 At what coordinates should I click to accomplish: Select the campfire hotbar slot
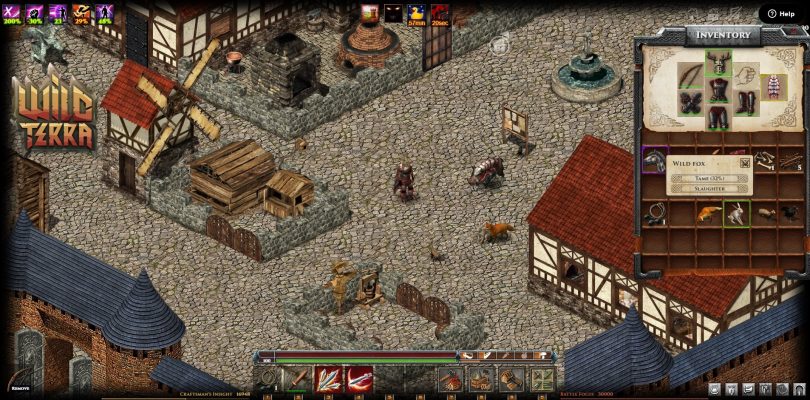[x=481, y=379]
